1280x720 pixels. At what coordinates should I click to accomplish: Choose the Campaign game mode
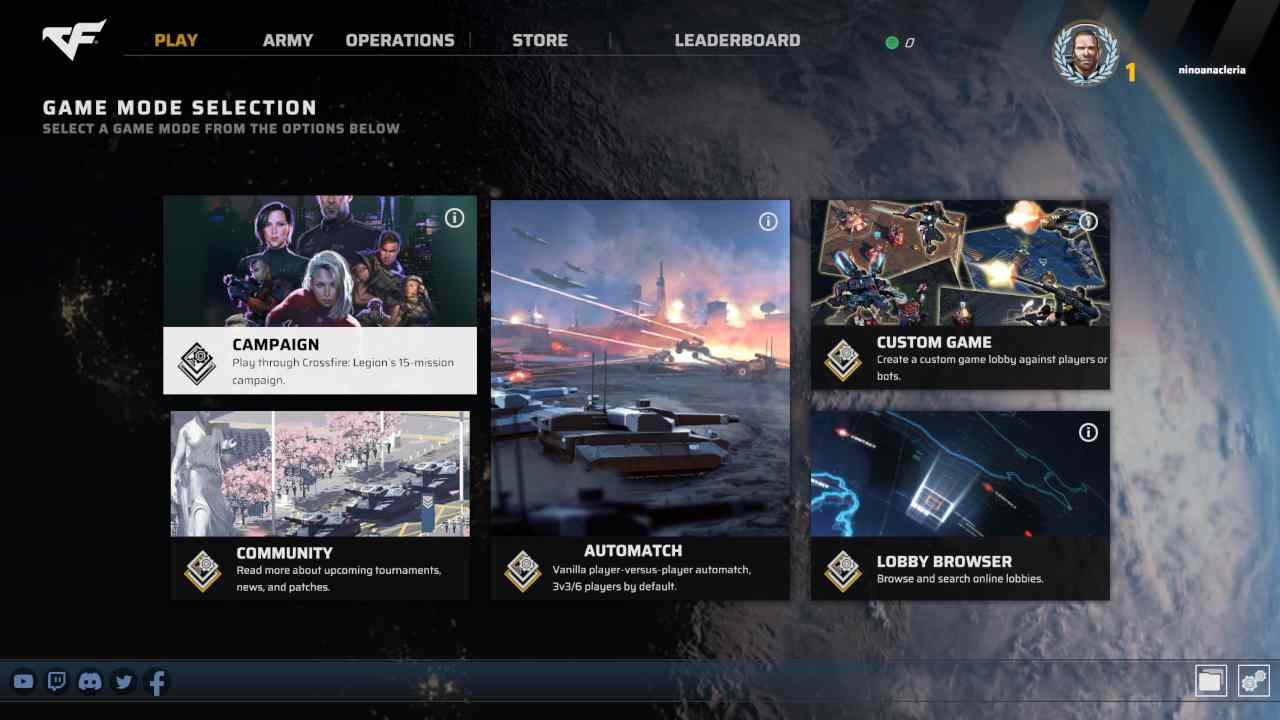tap(320, 295)
